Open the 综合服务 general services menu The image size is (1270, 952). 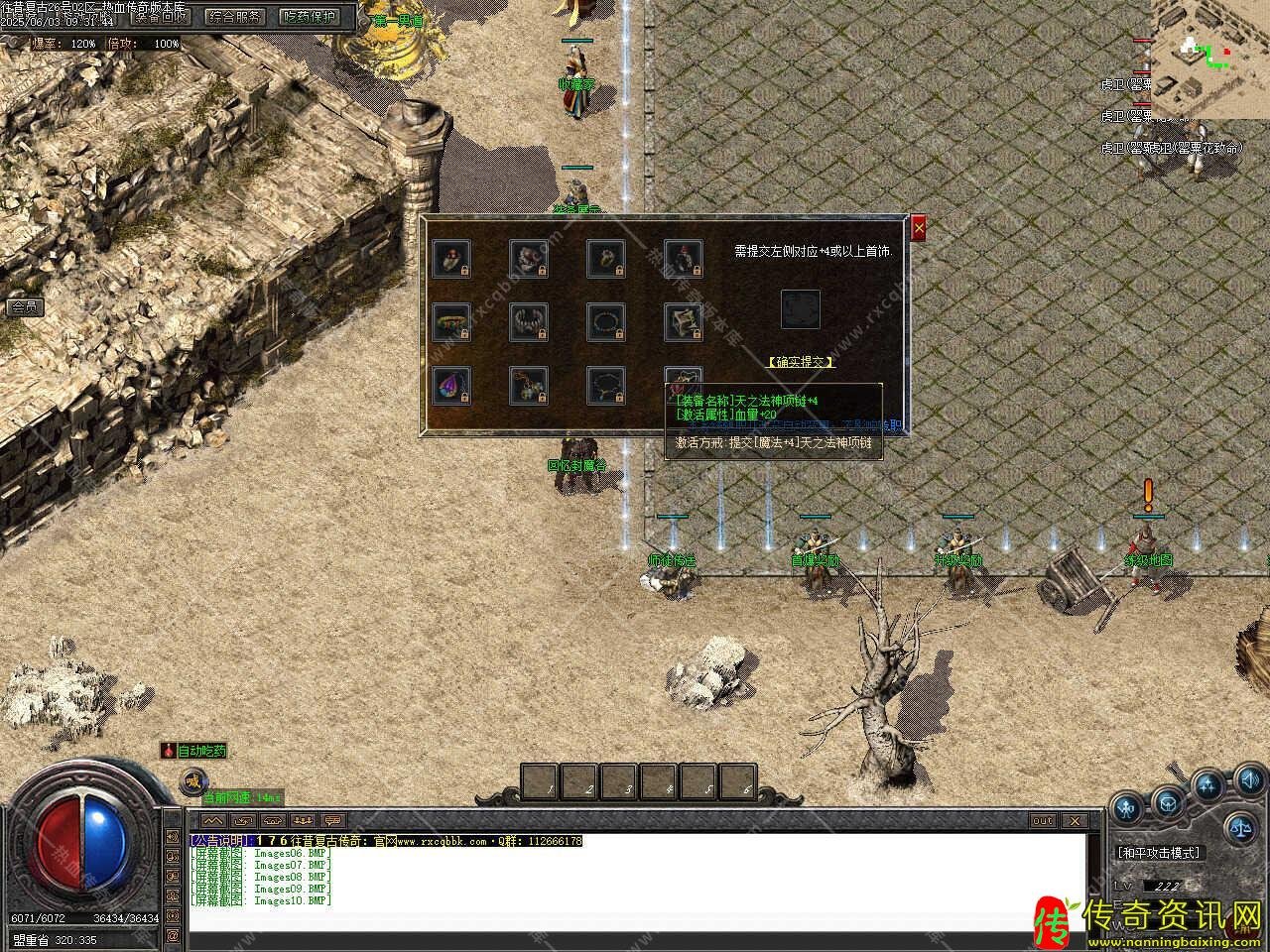click(235, 16)
